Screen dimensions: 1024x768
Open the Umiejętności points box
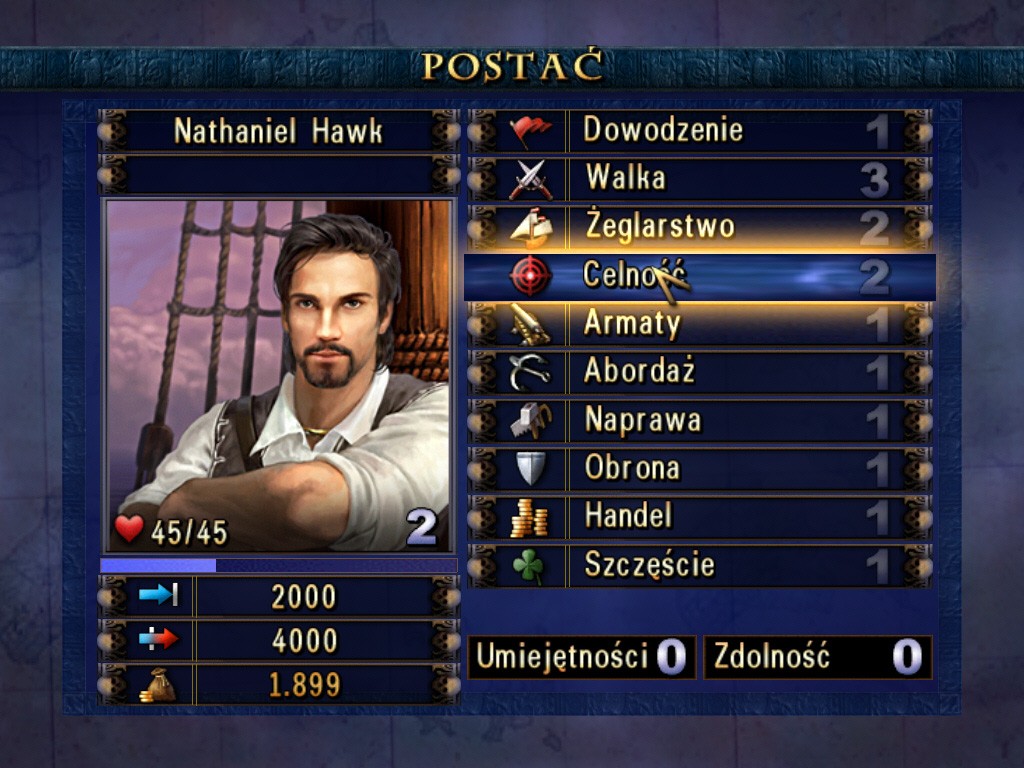[581, 657]
